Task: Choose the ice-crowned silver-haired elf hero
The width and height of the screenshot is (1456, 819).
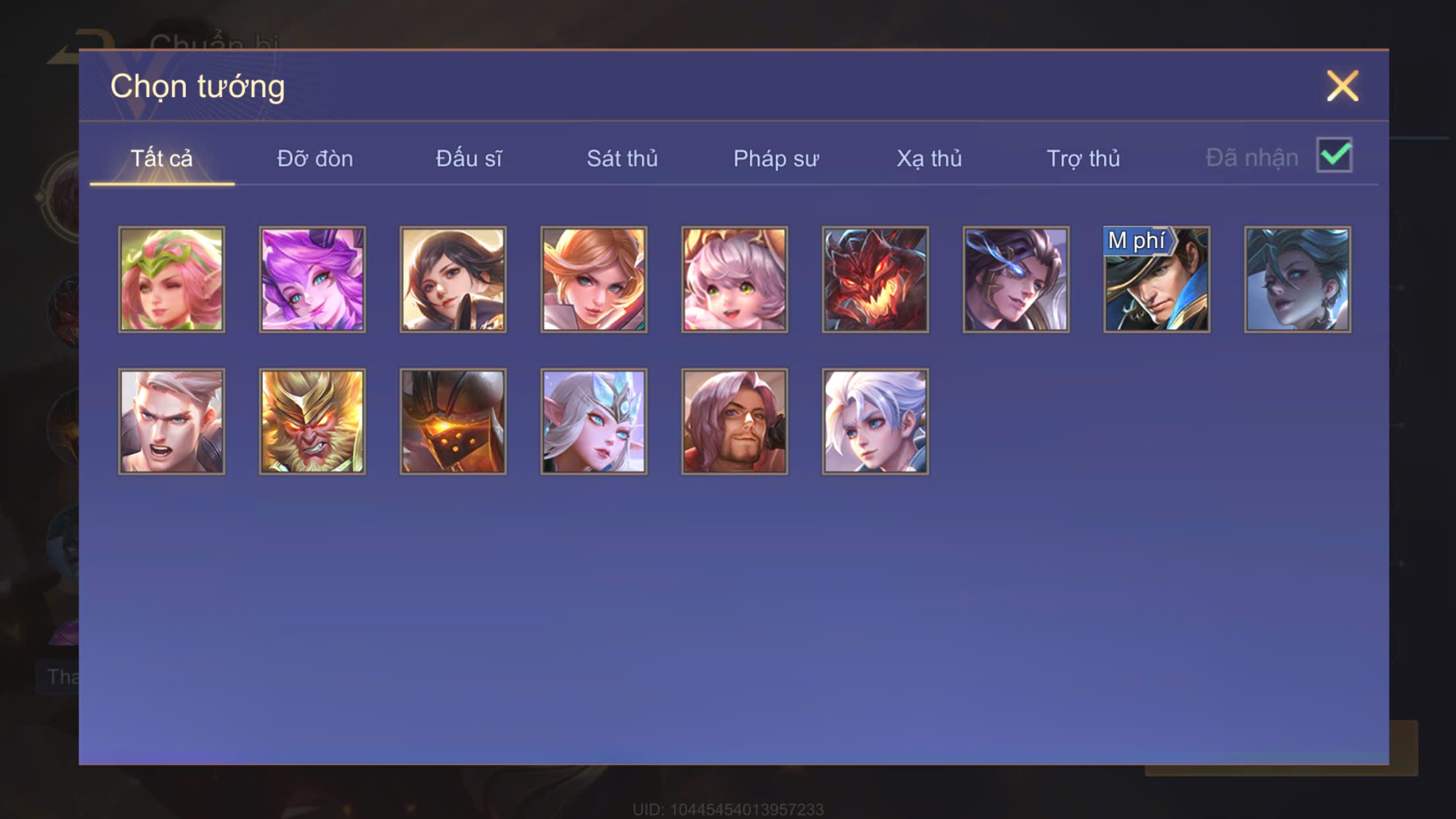Action: tap(593, 421)
